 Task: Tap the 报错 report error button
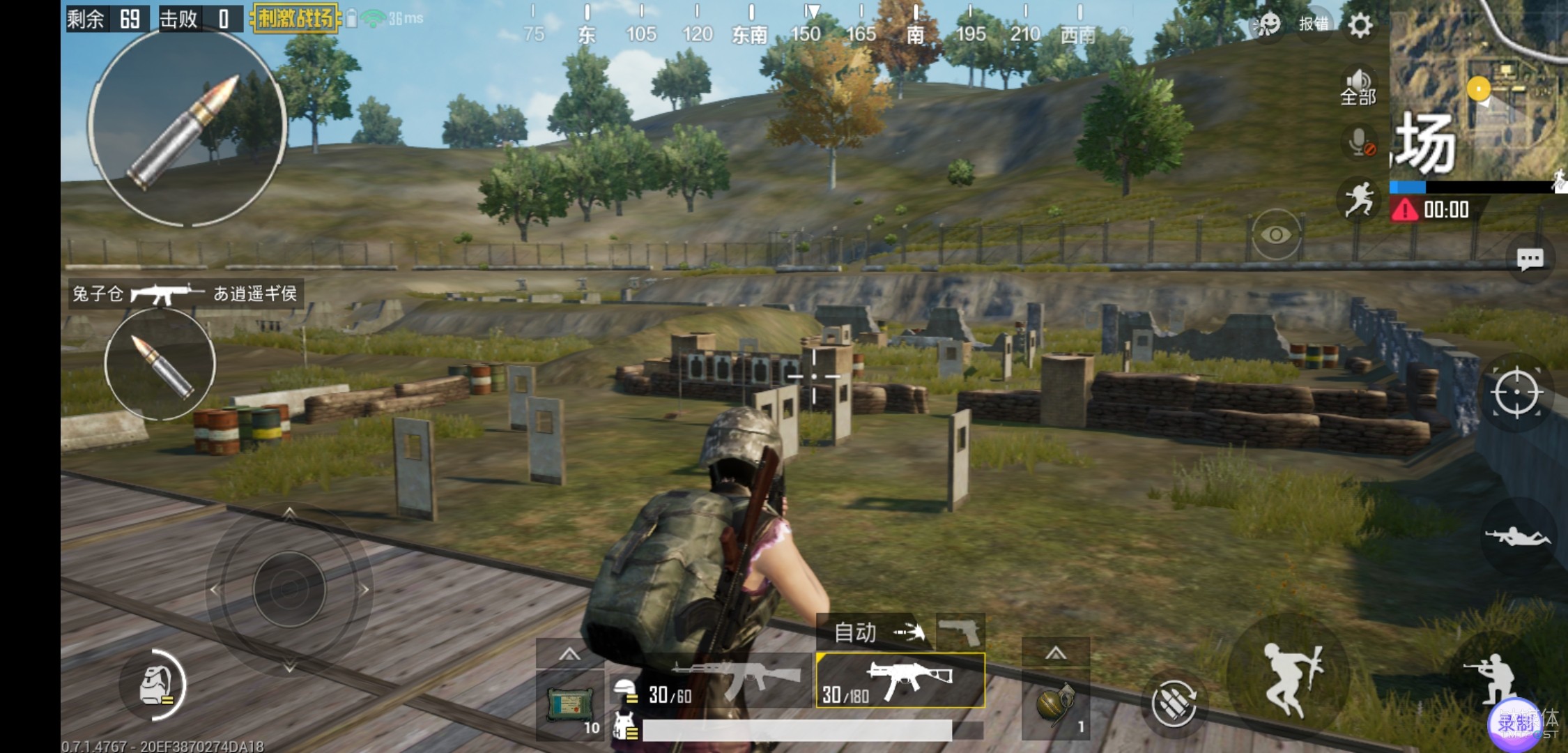[x=1314, y=24]
